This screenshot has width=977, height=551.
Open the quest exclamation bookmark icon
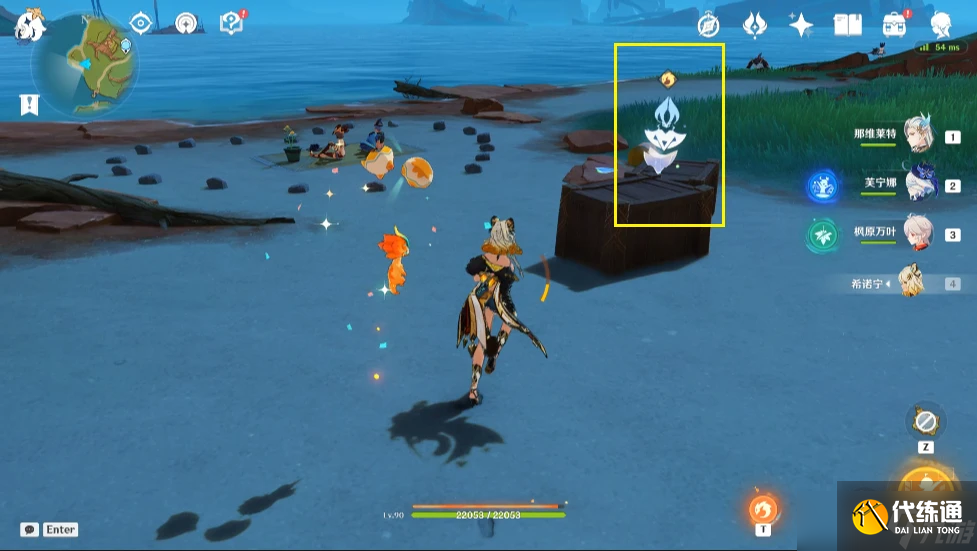[x=28, y=104]
